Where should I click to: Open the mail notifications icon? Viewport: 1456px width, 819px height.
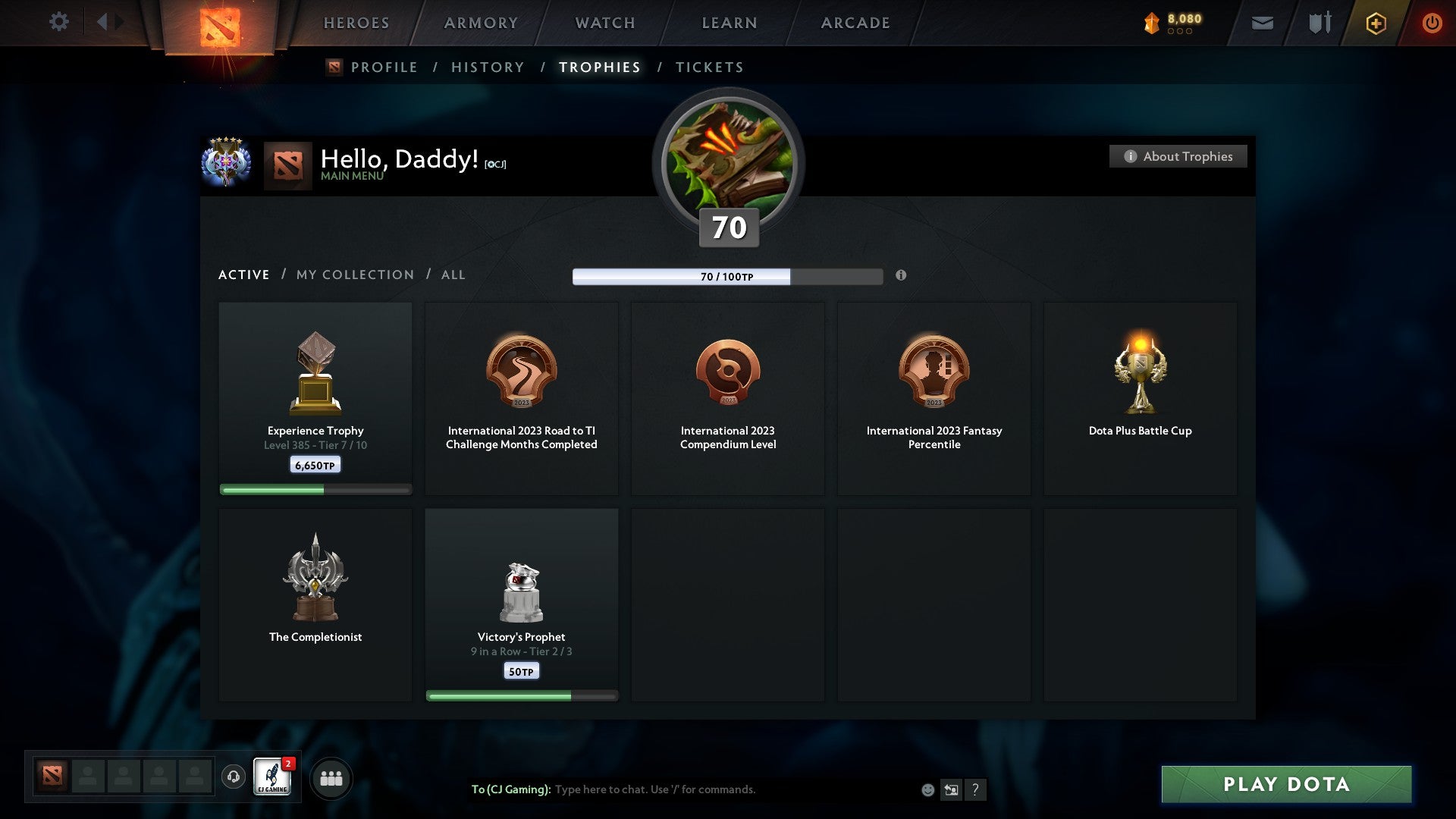click(x=1262, y=23)
